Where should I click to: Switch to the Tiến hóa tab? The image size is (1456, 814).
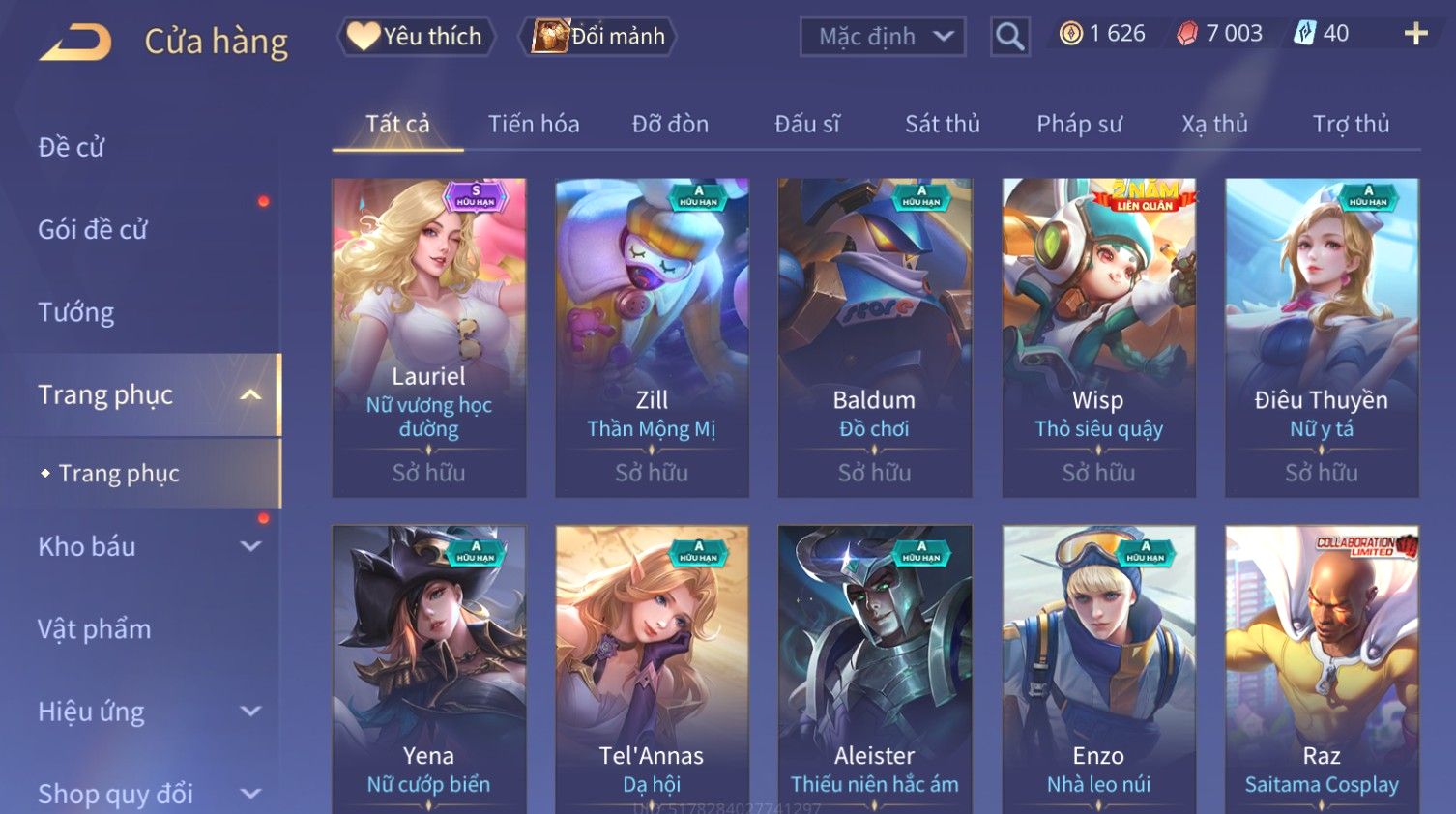point(534,125)
